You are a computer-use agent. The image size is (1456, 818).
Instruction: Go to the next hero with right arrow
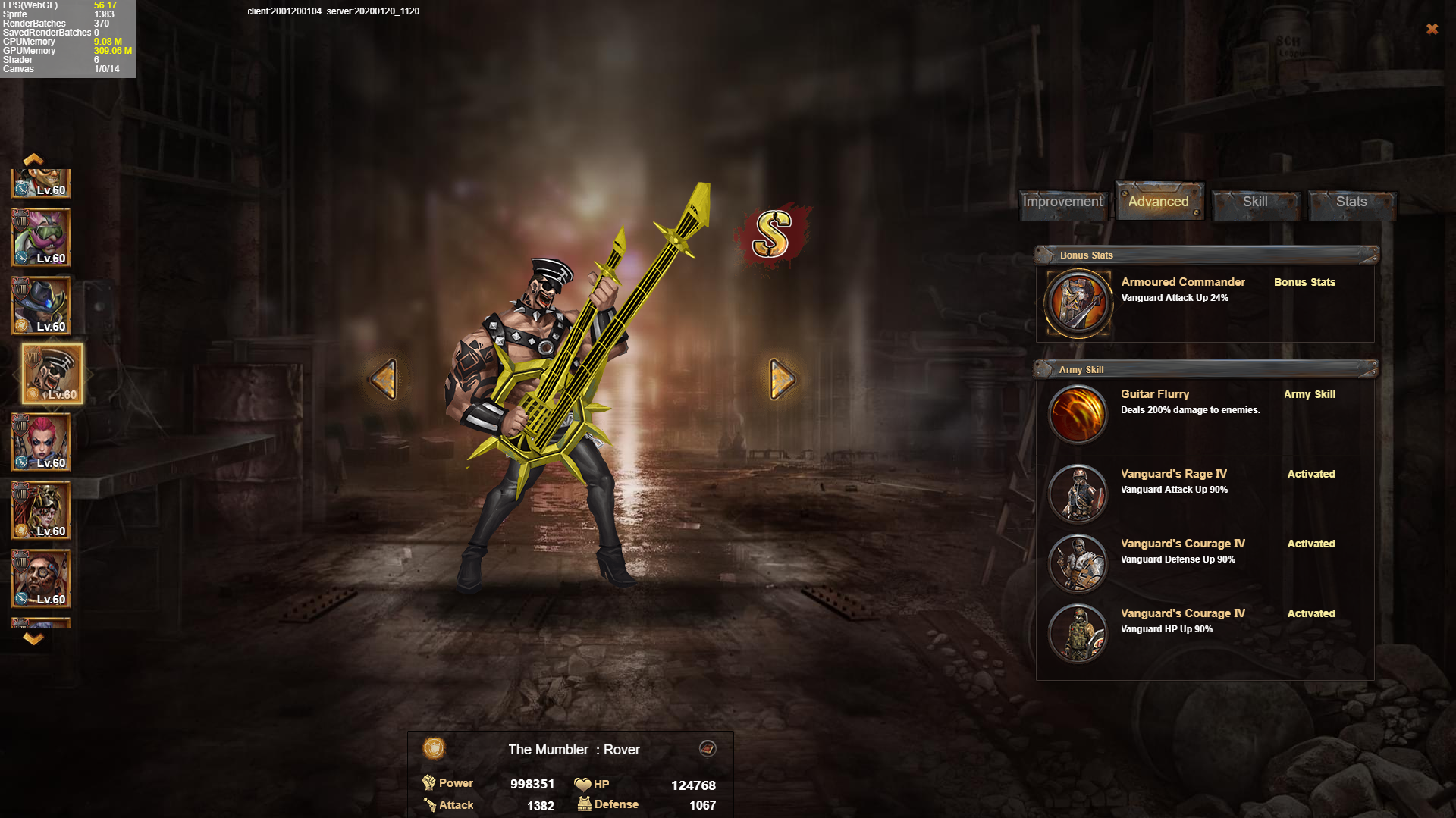click(x=782, y=378)
